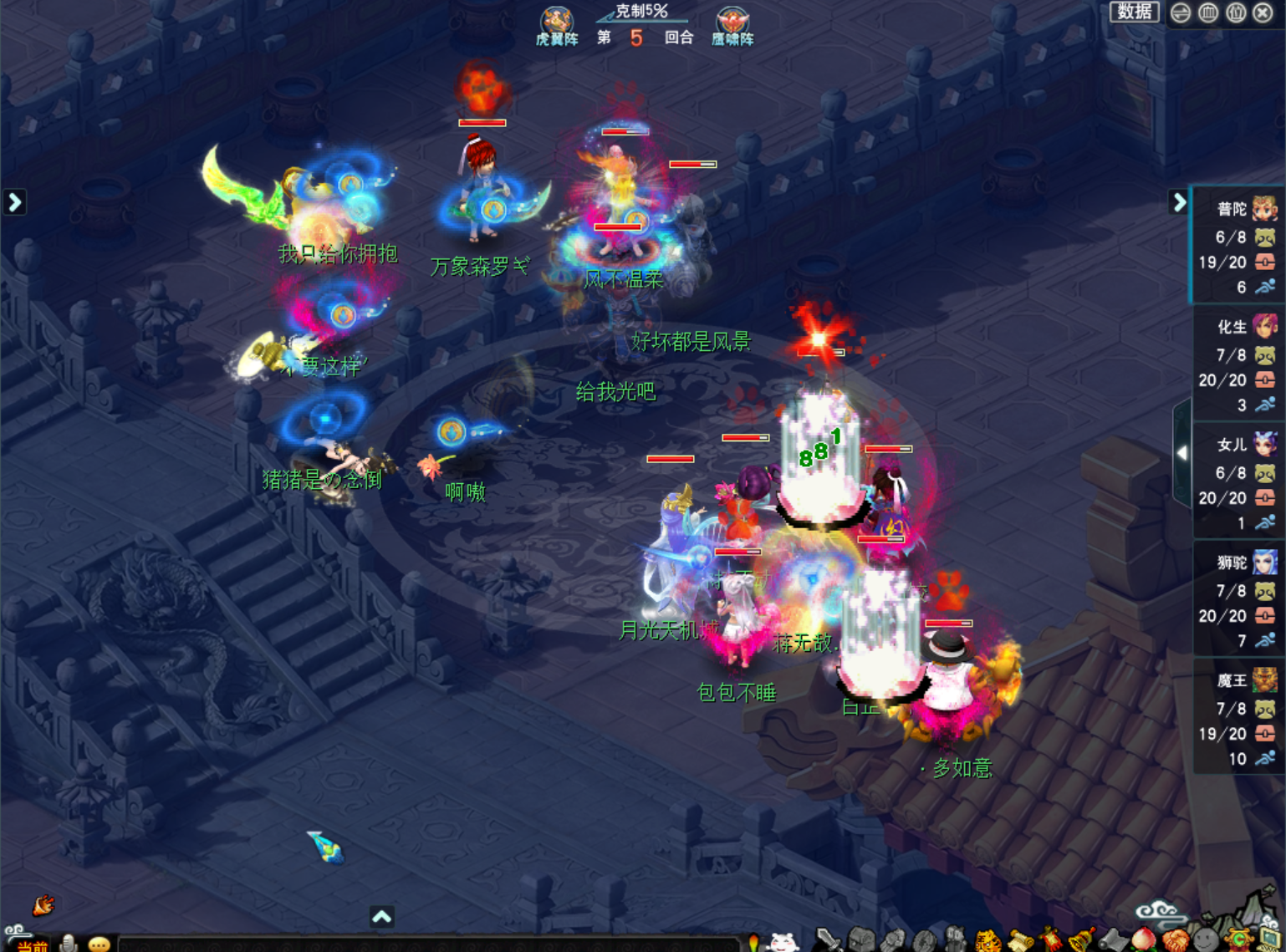Click the 鹰啸阵 formation icon
This screenshot has width=1286, height=952.
(x=732, y=25)
